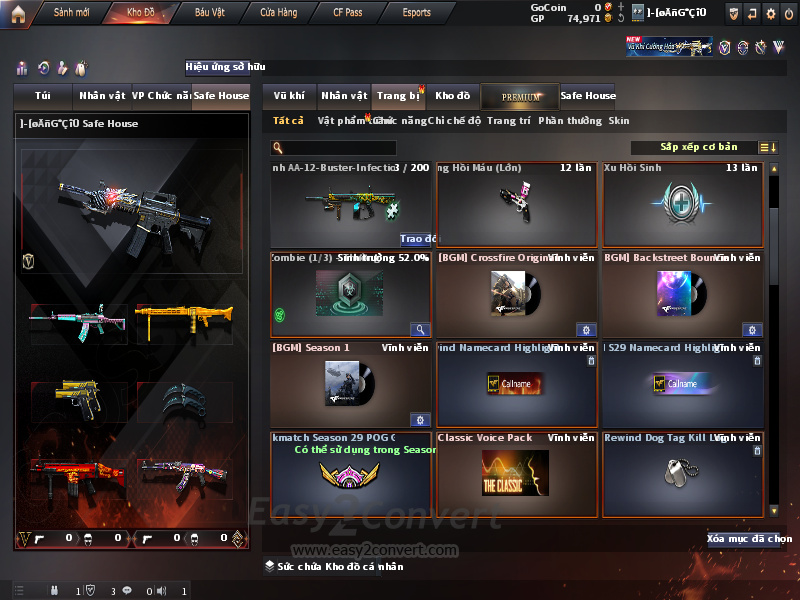The width and height of the screenshot is (800, 600).
Task: Open the Sắp xếp cơ bản sort dropdown
Action: (x=699, y=148)
